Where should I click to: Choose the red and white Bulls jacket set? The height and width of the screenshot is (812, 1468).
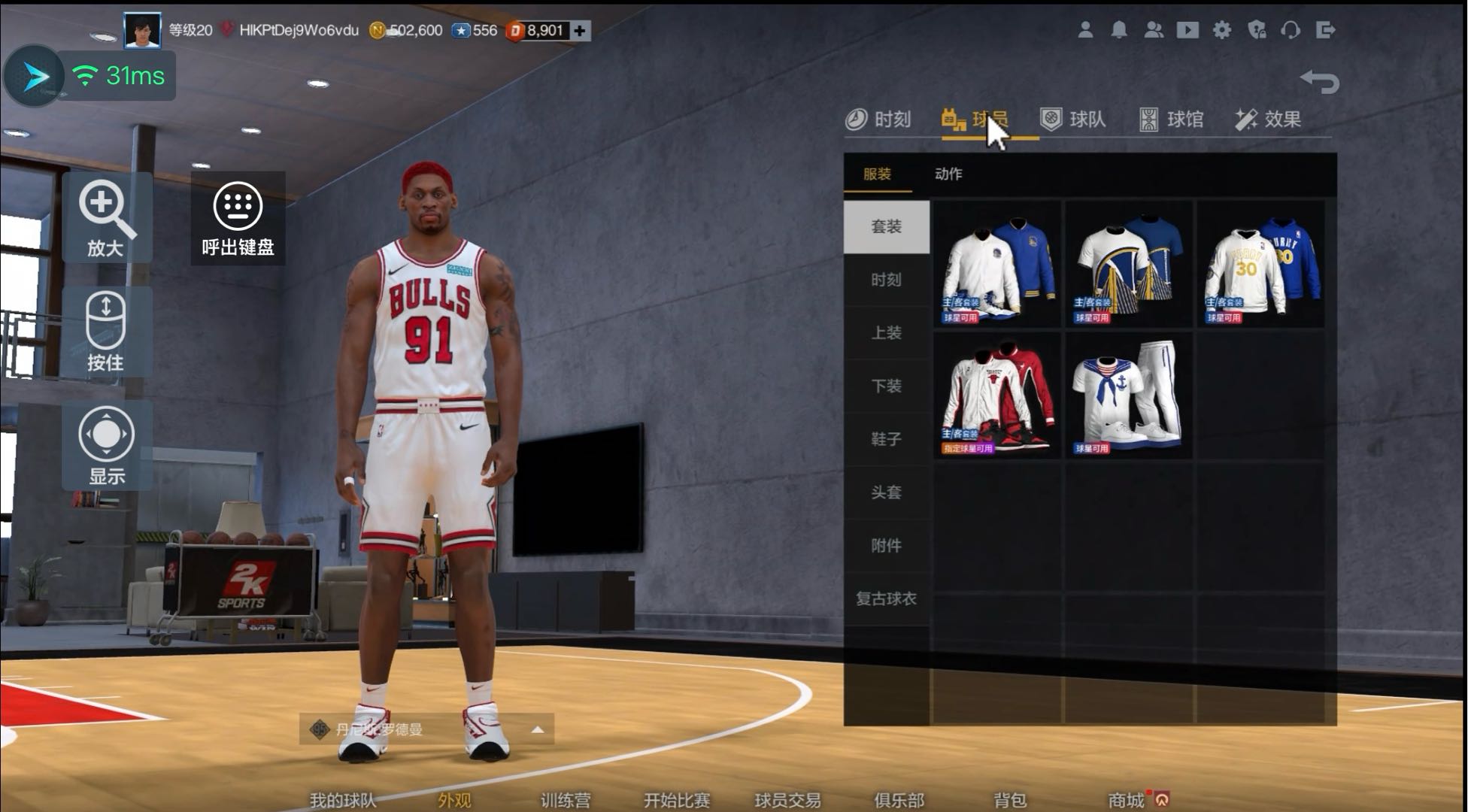tap(997, 396)
